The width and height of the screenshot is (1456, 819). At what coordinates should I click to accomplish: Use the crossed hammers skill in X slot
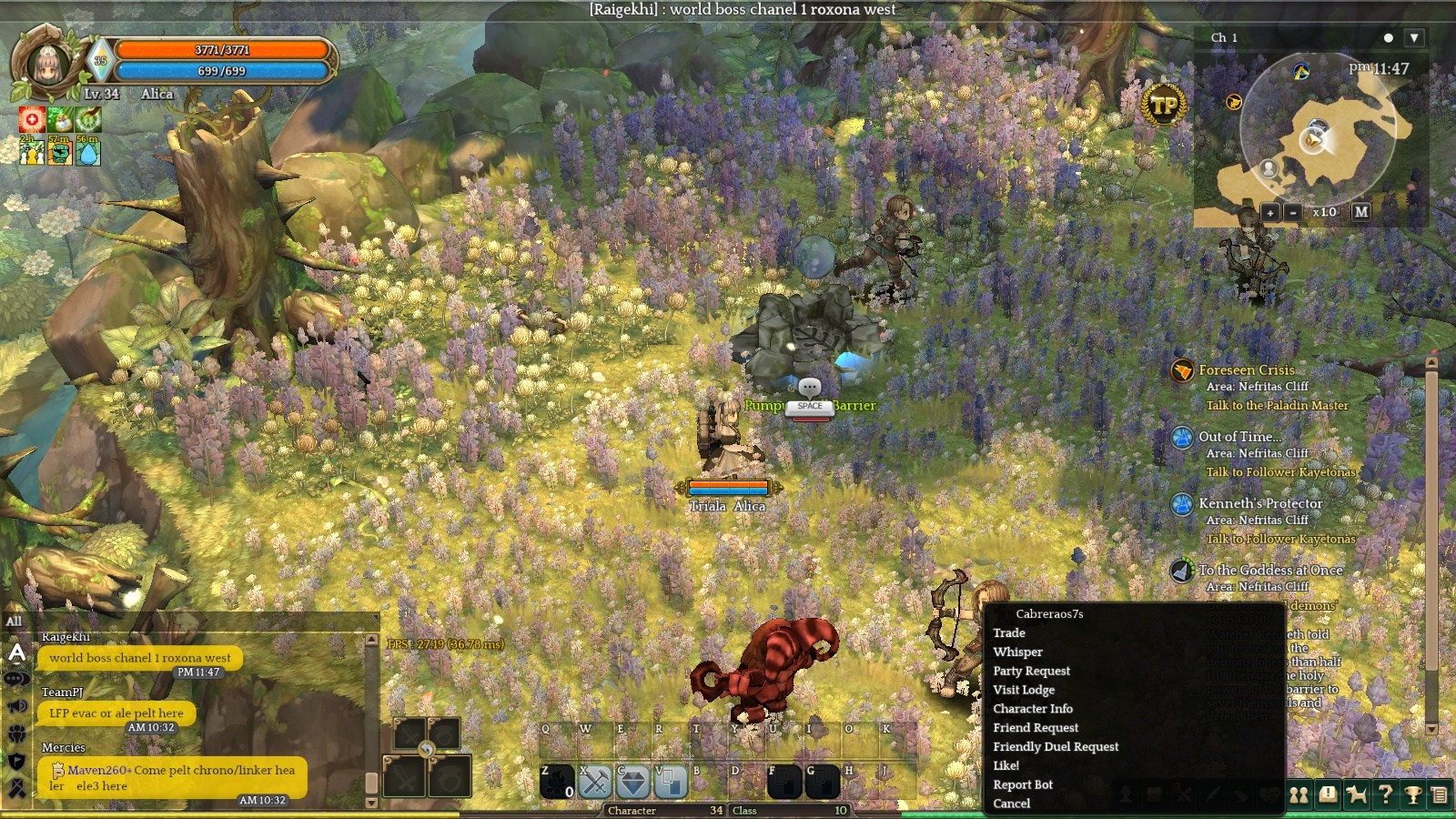coord(595,782)
